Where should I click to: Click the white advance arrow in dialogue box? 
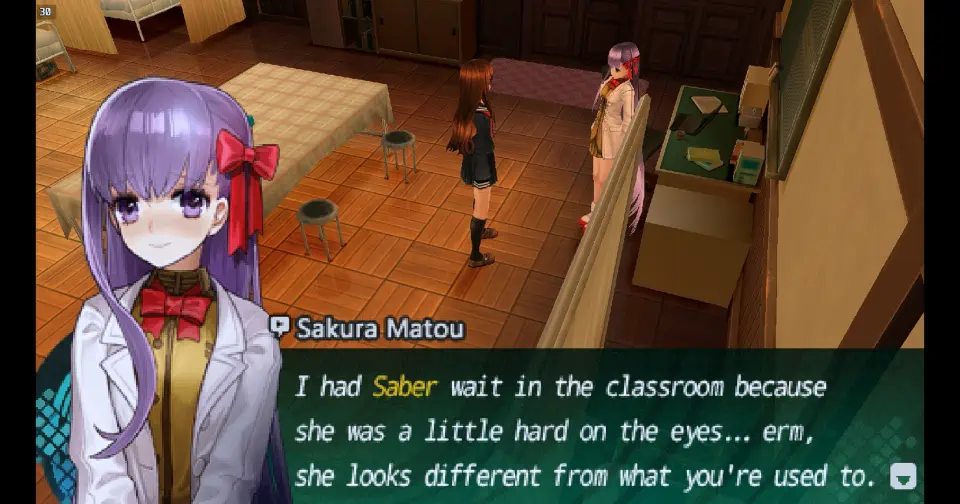pos(902,476)
